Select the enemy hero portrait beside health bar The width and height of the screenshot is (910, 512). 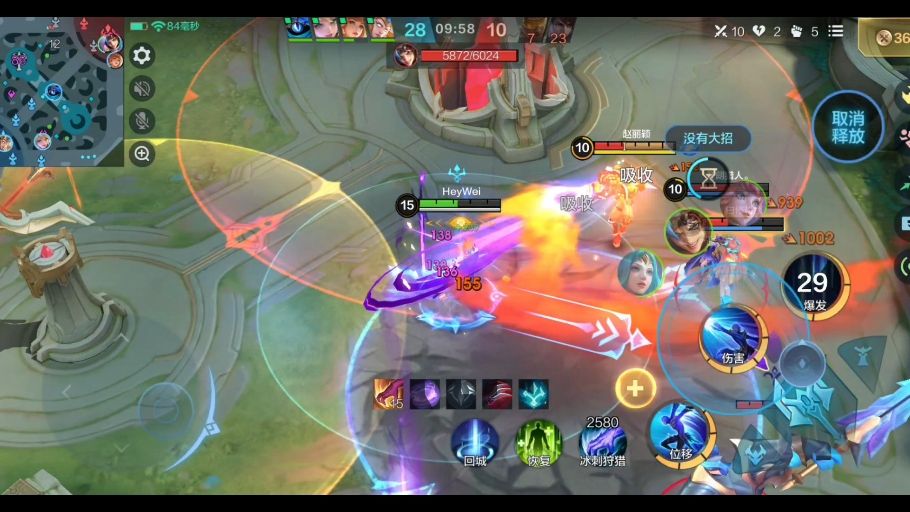(x=405, y=55)
